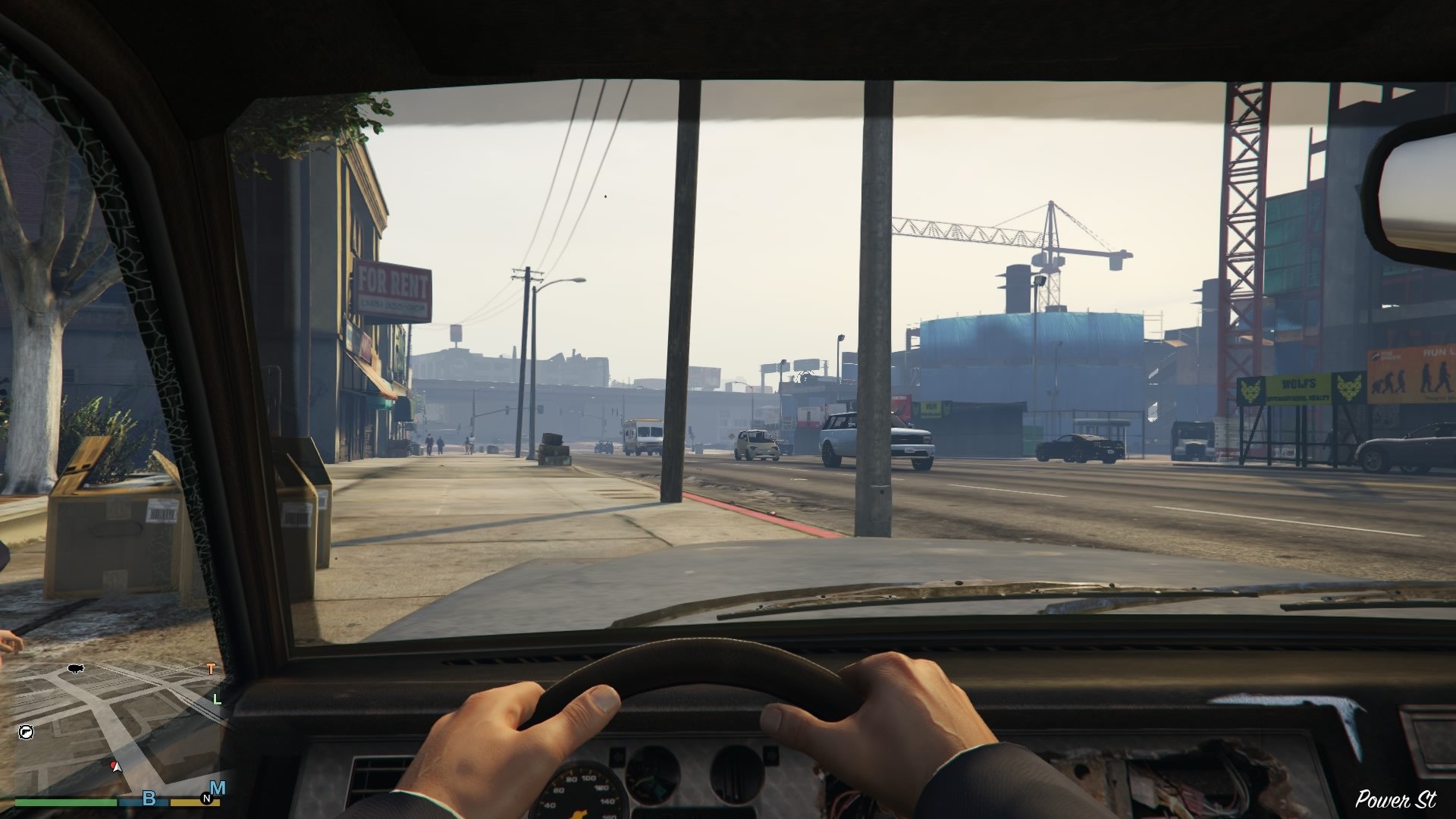Click the WOLFS text on the green billboard
Viewport: 1456px width, 819px height.
click(x=1298, y=384)
